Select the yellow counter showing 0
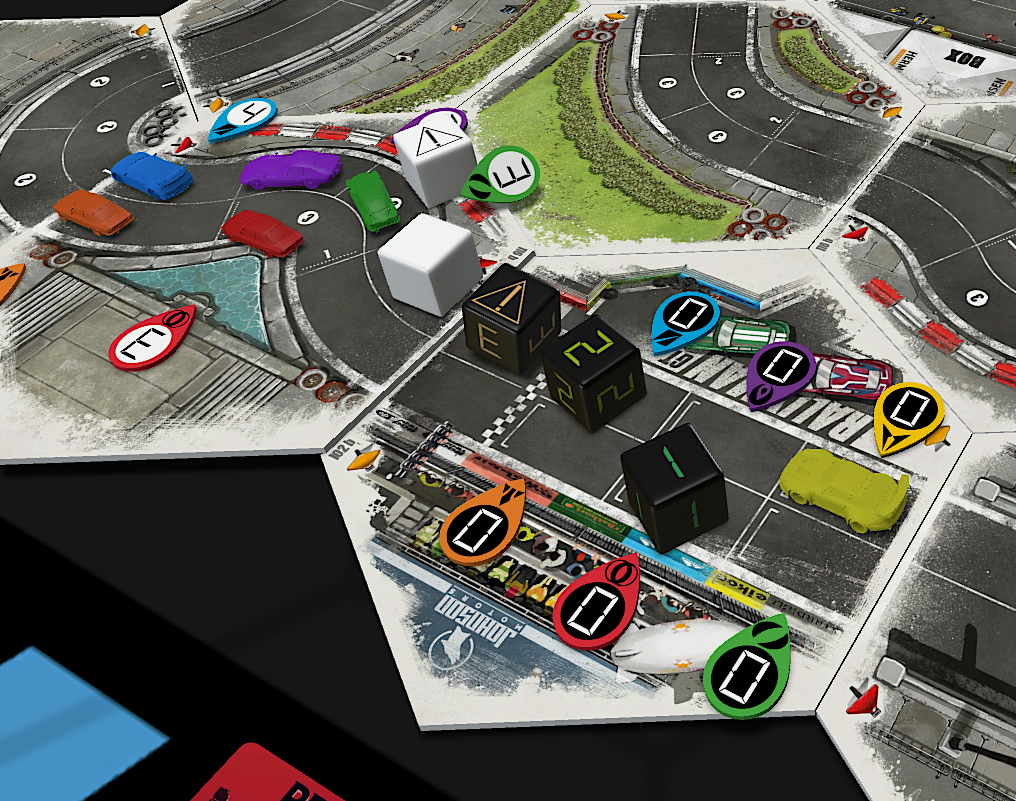Image resolution: width=1016 pixels, height=801 pixels. (907, 416)
